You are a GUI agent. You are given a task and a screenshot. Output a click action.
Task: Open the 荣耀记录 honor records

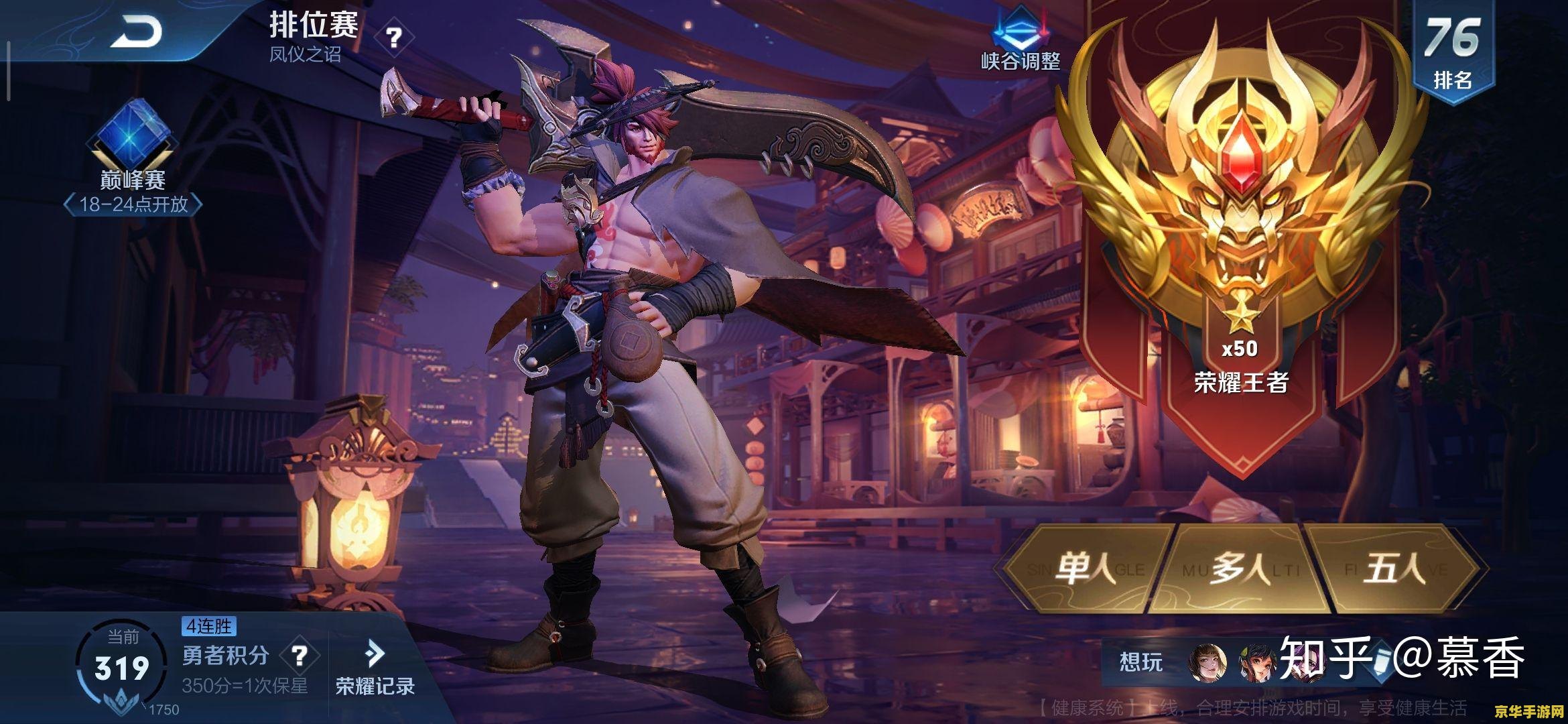pos(375,668)
